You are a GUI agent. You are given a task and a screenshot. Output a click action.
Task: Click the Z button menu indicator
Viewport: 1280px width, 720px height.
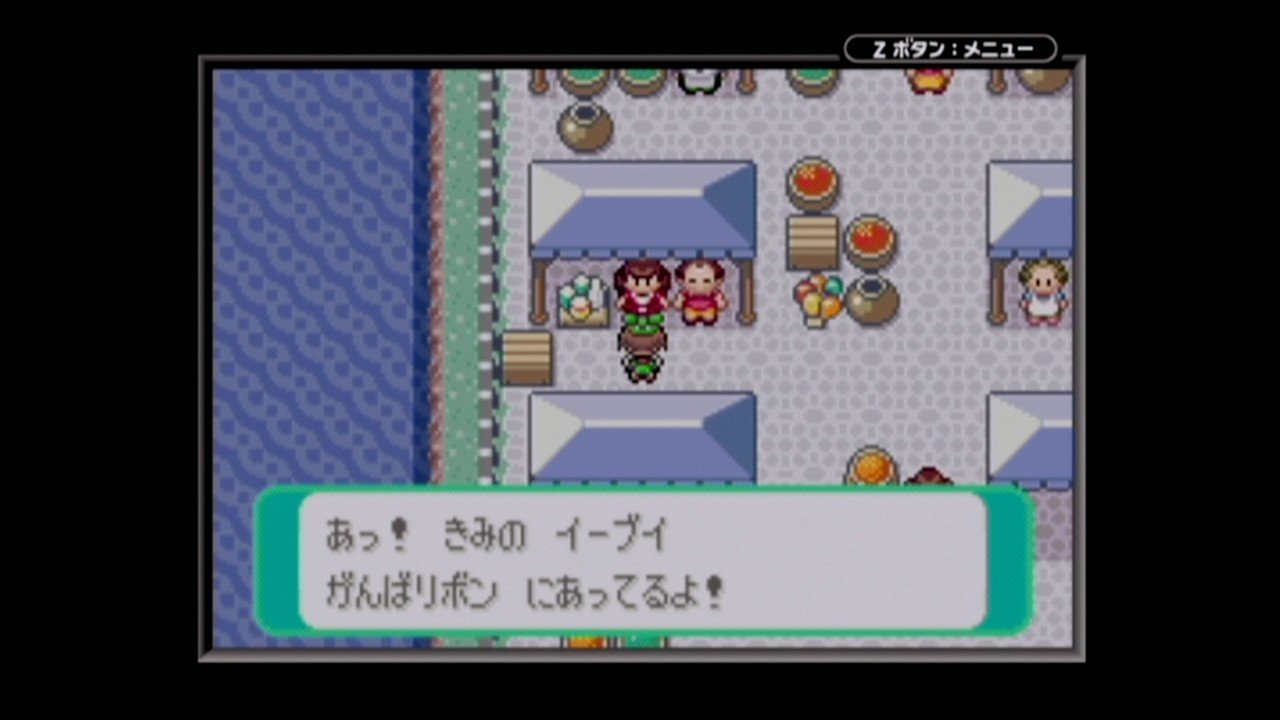(x=950, y=47)
